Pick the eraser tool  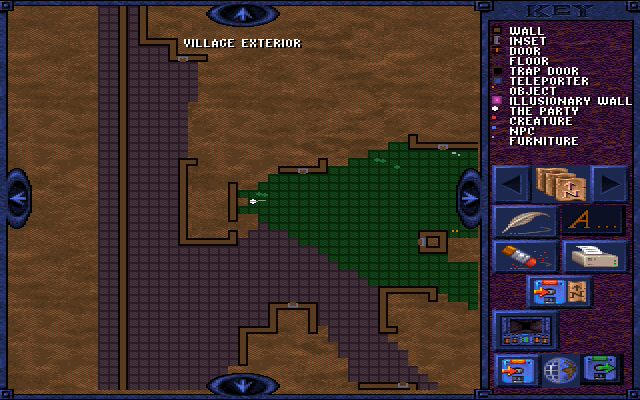coord(525,256)
